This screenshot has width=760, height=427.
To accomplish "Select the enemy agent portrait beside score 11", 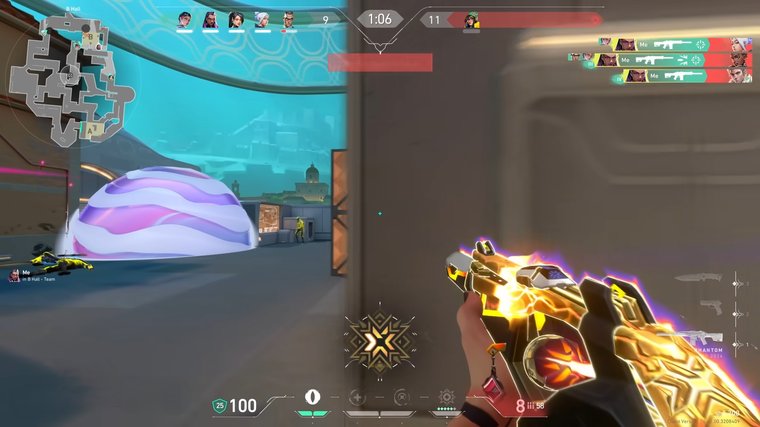I will coord(472,19).
